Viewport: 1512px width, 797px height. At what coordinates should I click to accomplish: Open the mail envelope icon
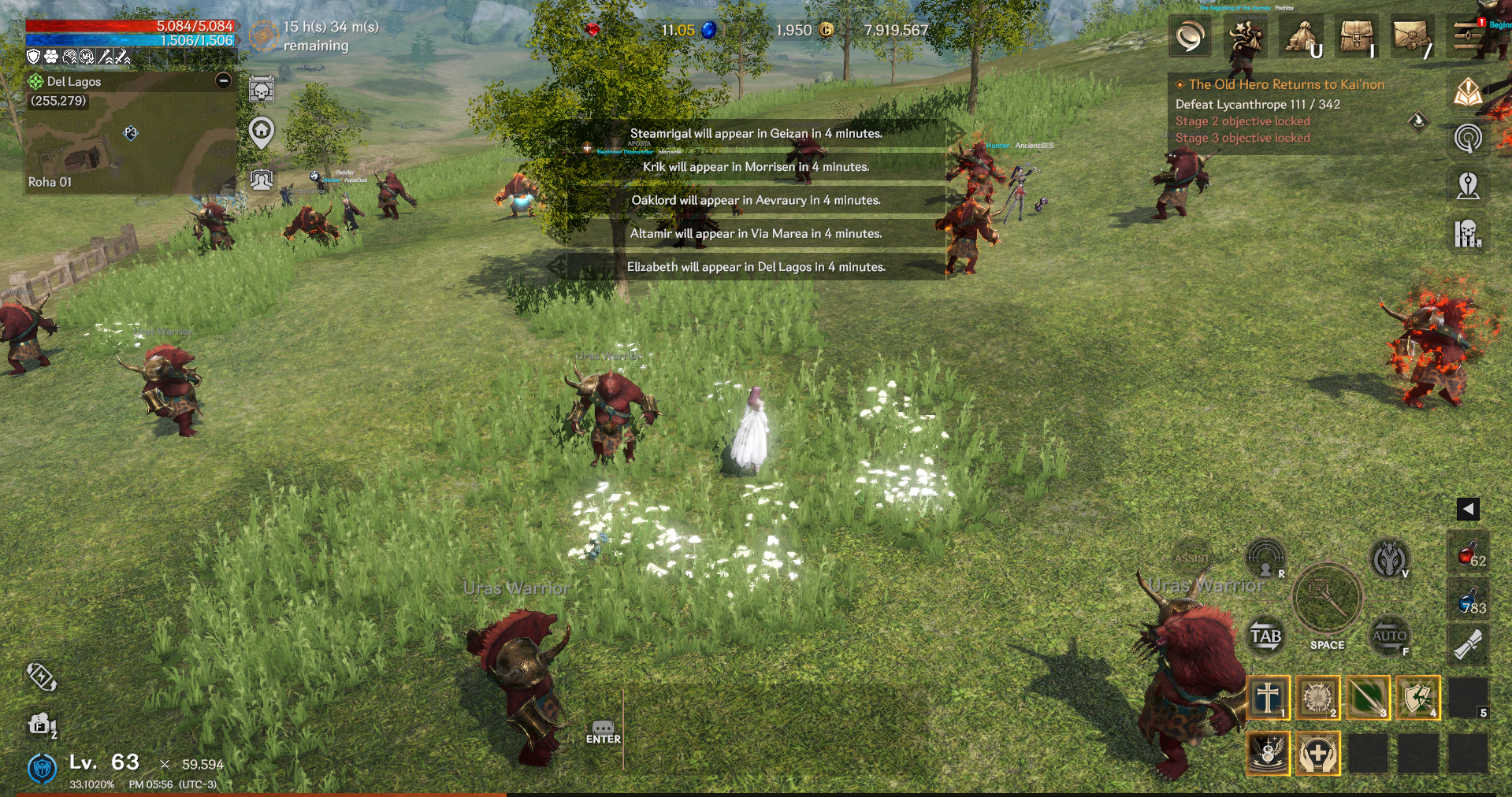click(1412, 36)
